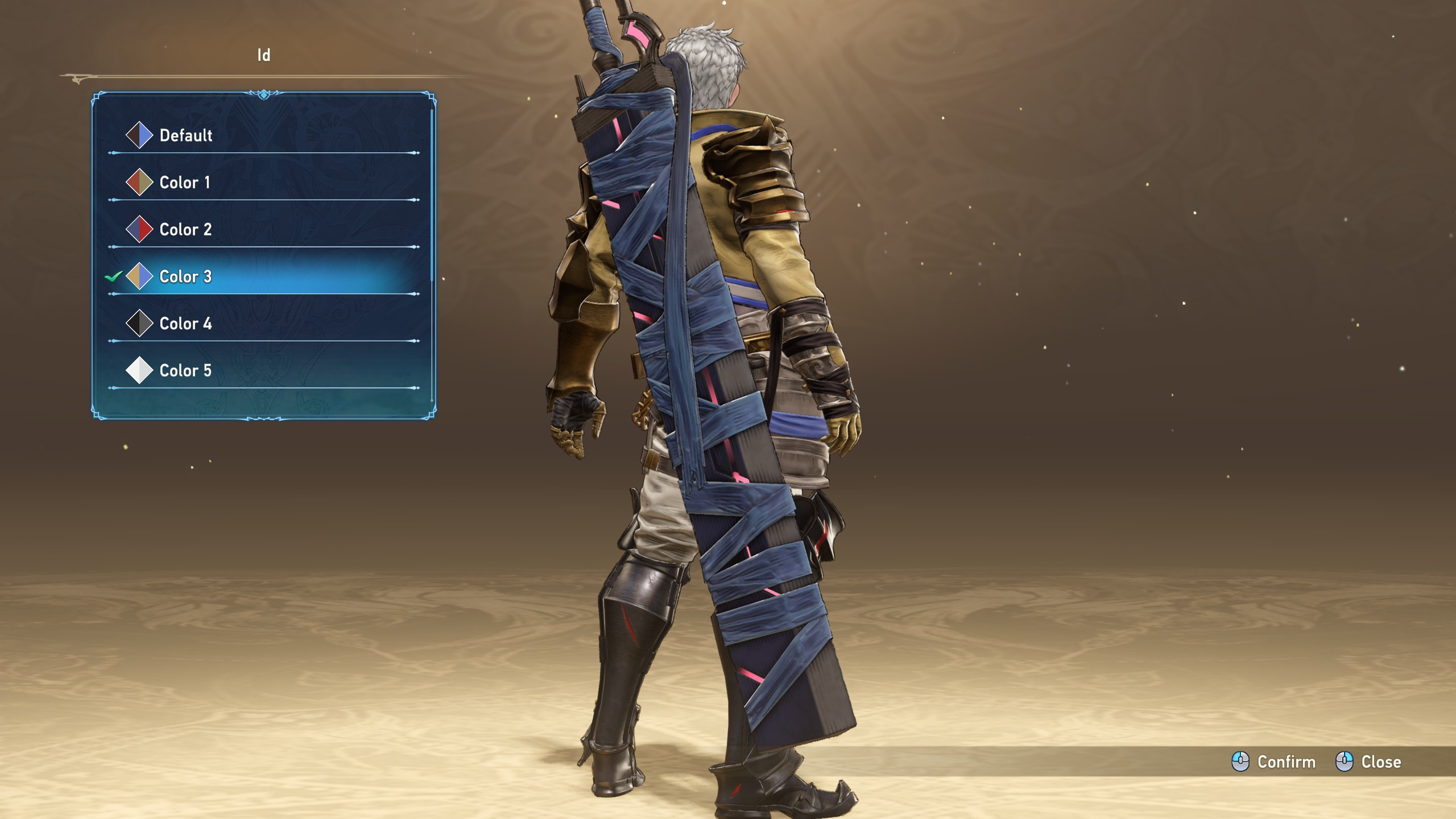Select the highlighted Color 3 entry

(185, 277)
